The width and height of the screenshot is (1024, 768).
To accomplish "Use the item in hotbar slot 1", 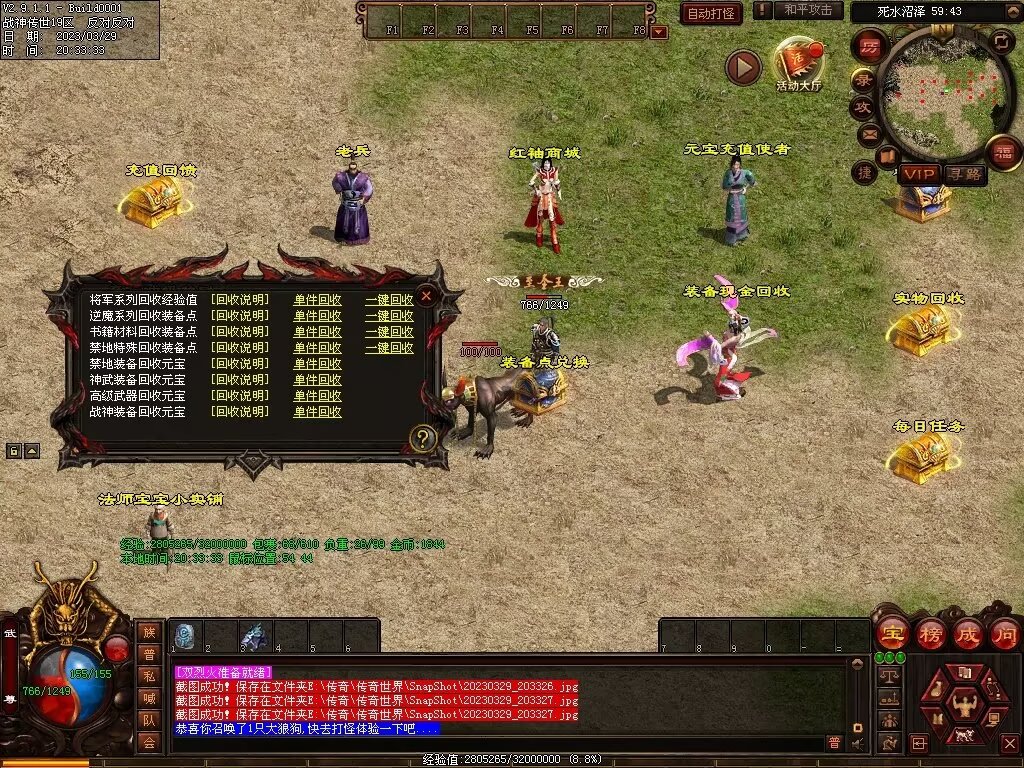I will point(184,636).
